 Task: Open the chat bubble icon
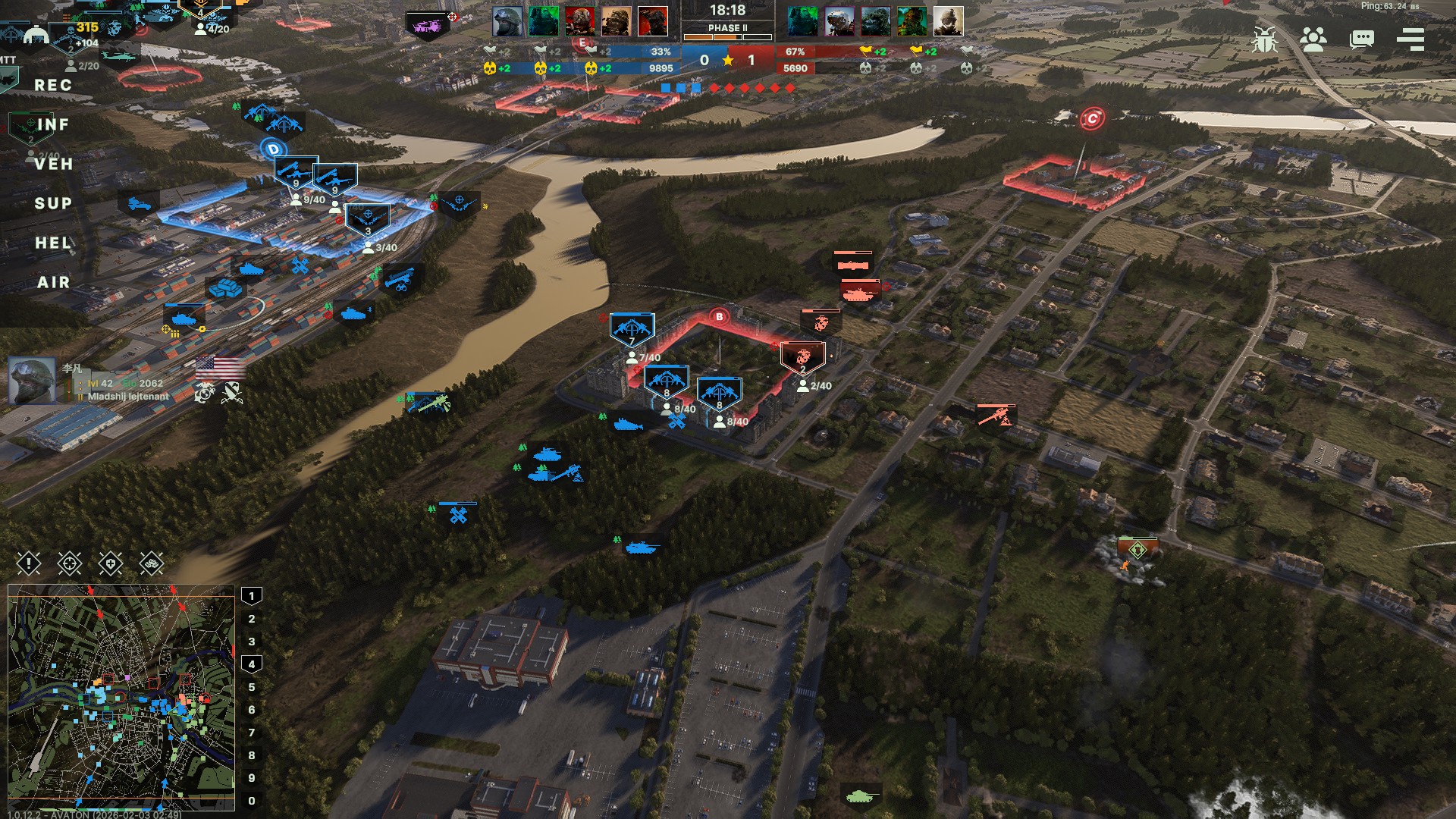1362,39
